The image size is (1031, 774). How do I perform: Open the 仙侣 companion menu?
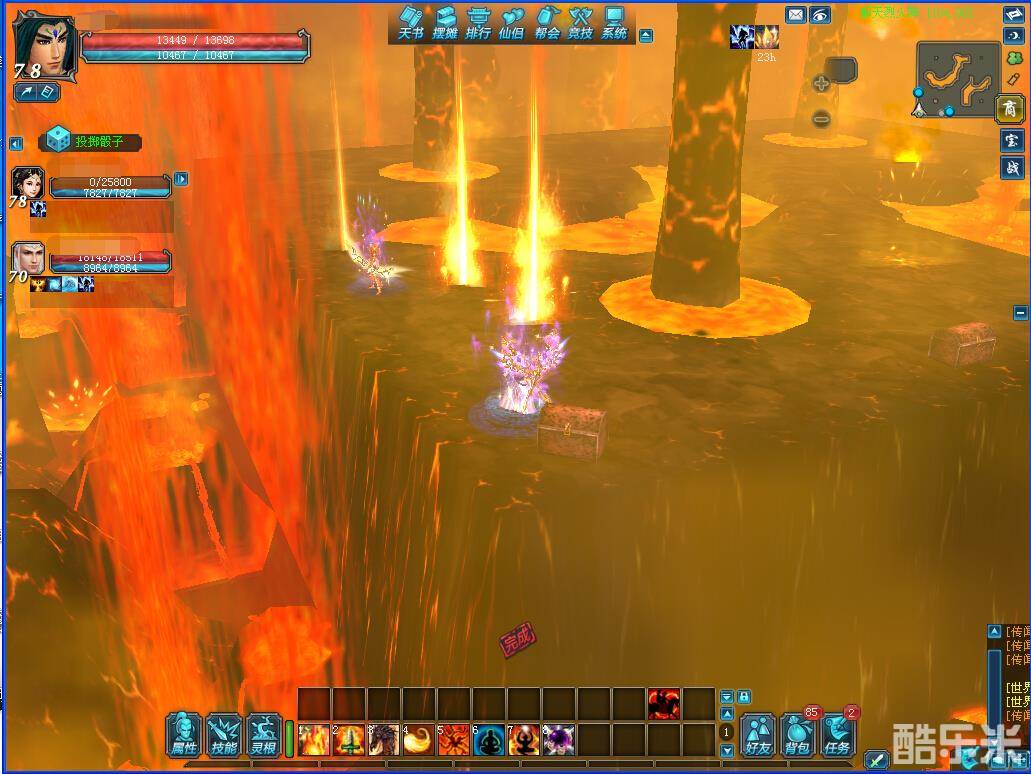(512, 22)
